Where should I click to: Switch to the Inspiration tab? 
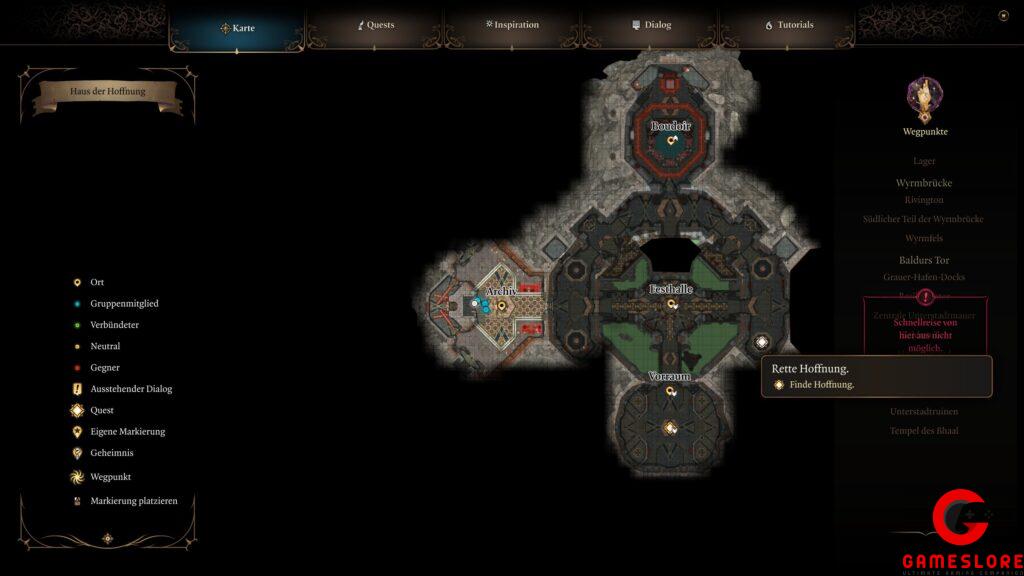point(512,25)
